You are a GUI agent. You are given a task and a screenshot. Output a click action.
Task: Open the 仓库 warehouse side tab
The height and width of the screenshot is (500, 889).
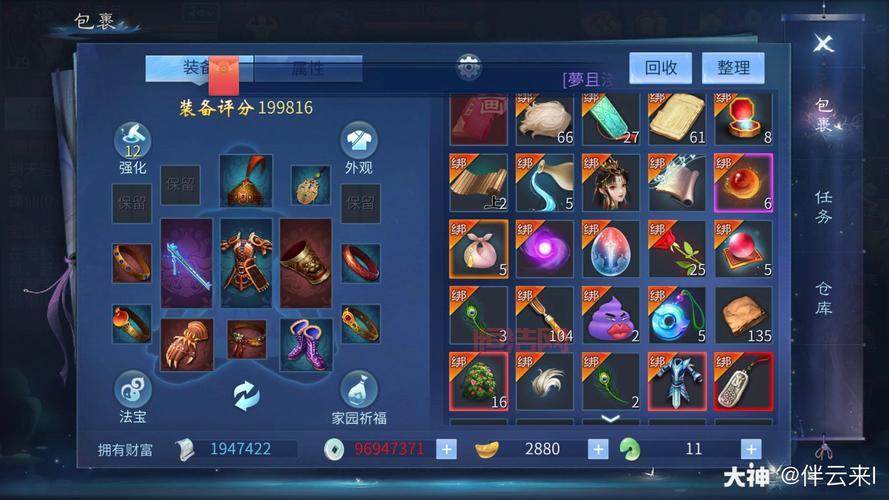[x=823, y=297]
